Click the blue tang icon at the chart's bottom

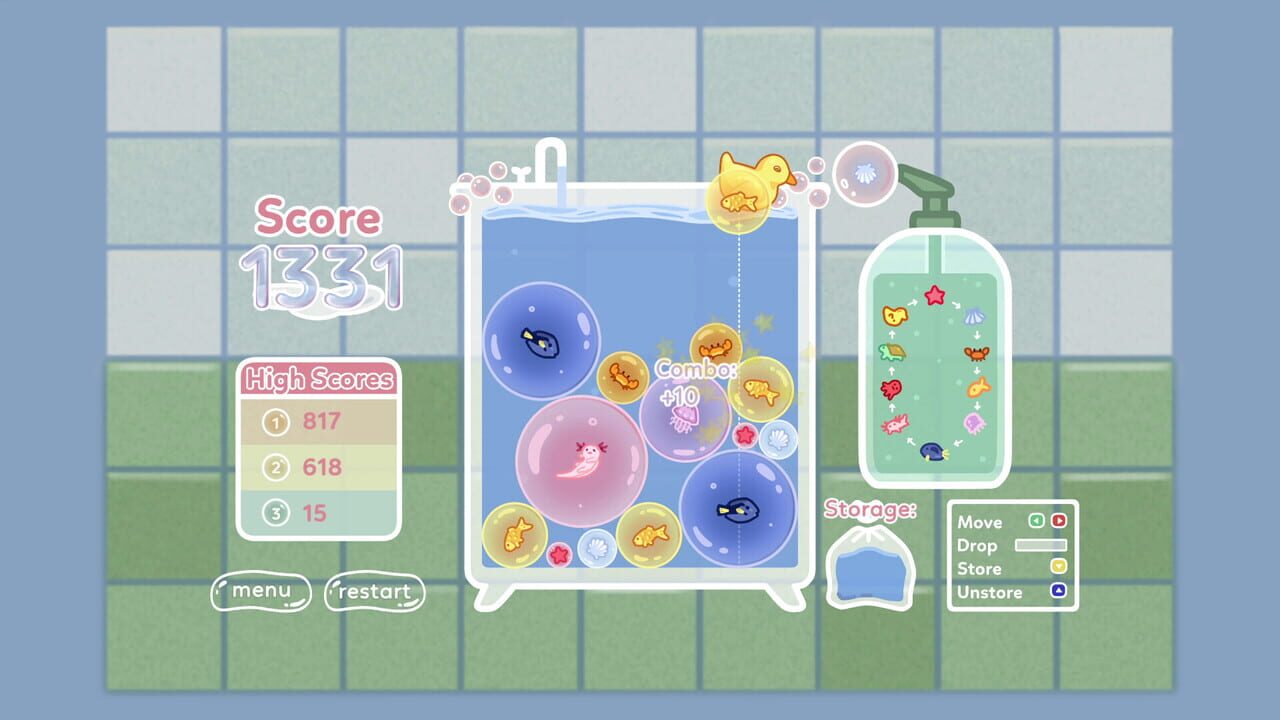[932, 450]
